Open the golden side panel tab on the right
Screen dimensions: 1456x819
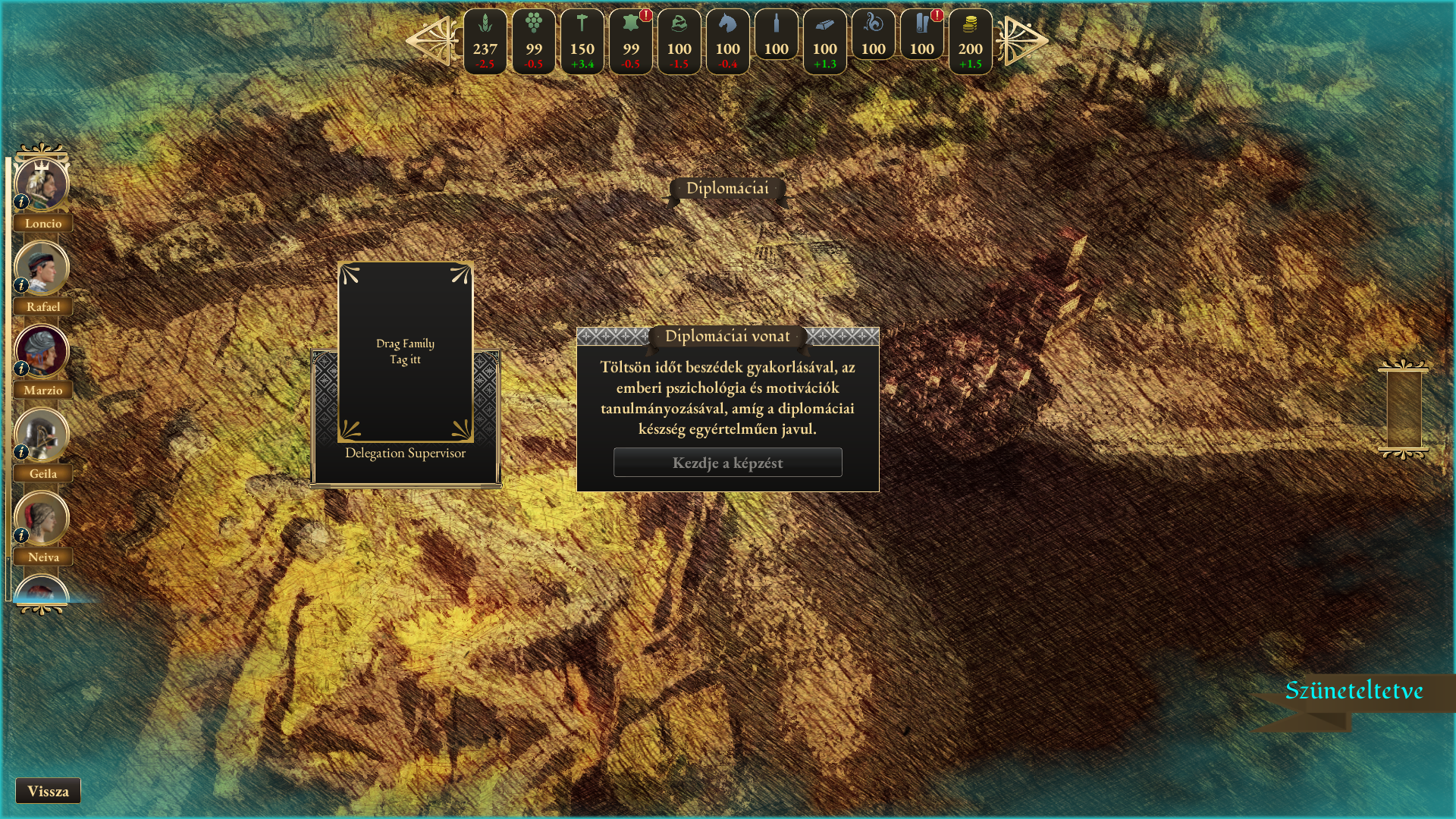pos(1404,409)
